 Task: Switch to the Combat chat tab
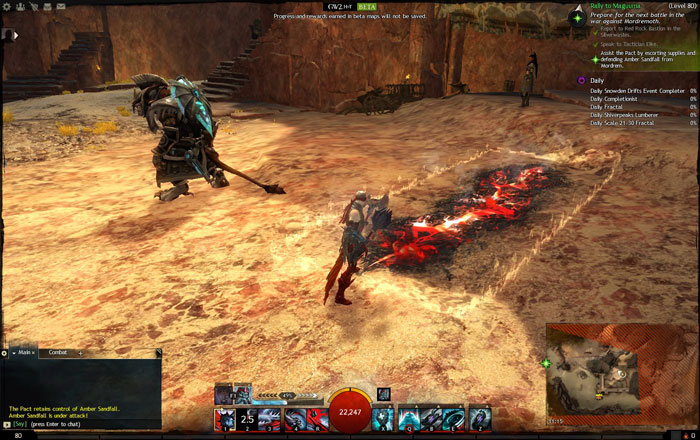click(x=58, y=352)
